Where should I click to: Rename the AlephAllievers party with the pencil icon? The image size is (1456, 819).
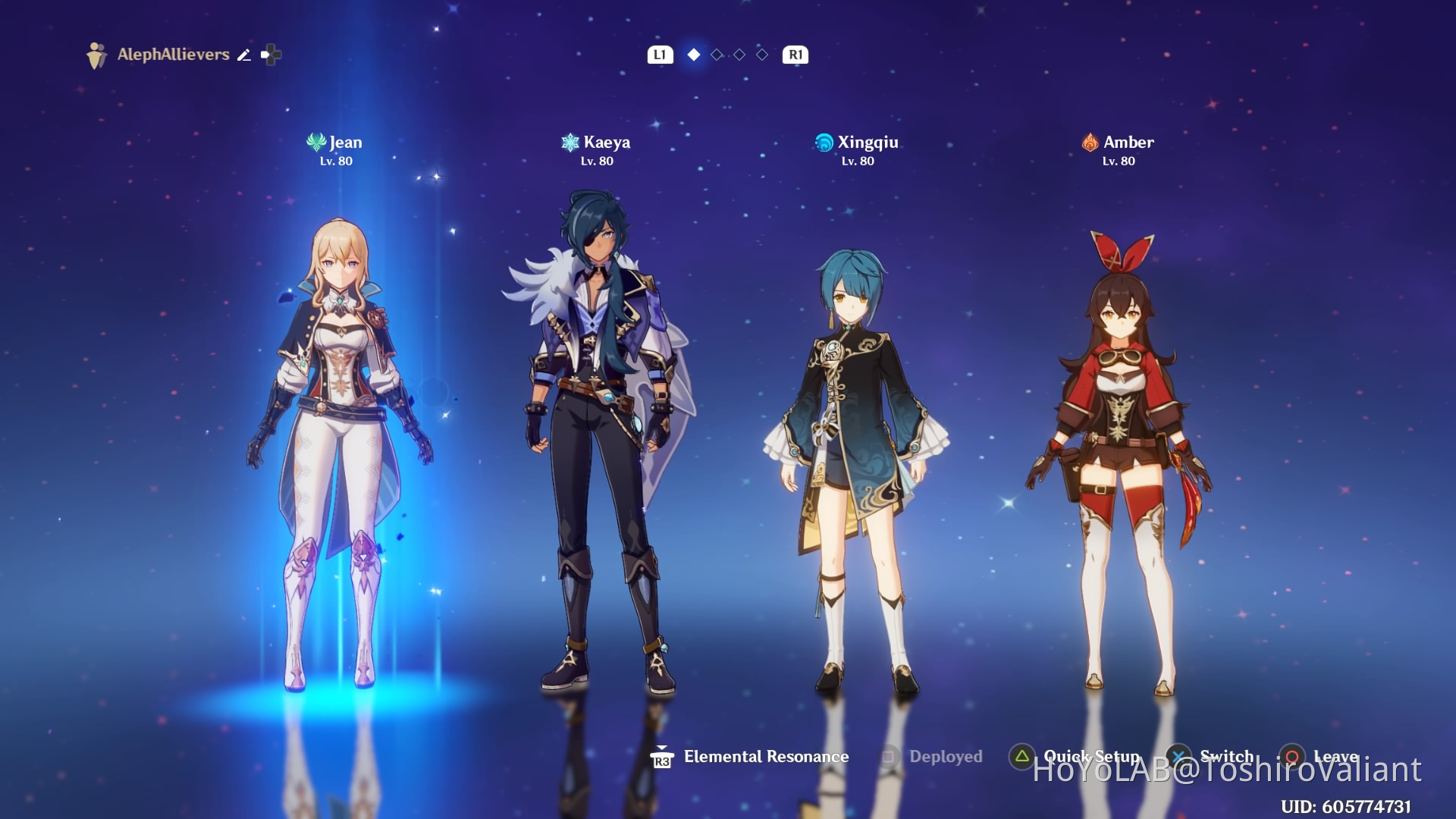244,55
